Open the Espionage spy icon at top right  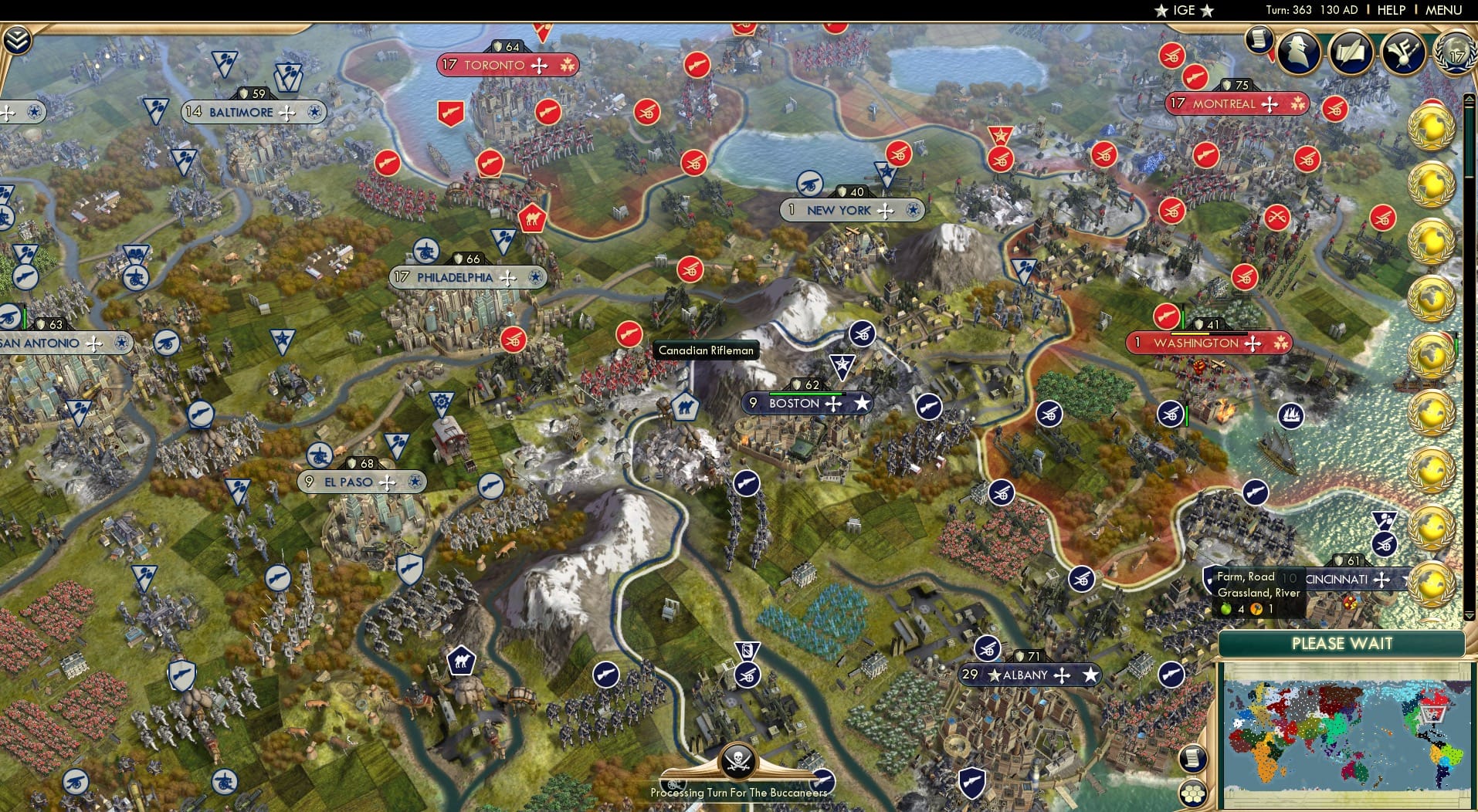tap(1299, 52)
